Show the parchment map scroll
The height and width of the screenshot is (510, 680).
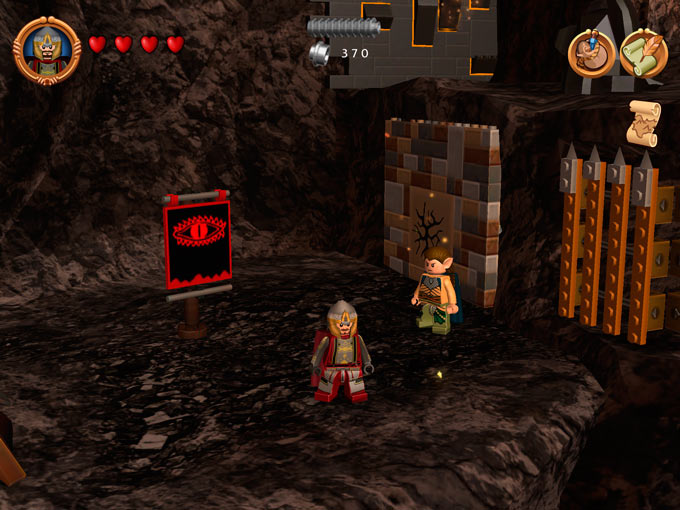click(x=643, y=122)
